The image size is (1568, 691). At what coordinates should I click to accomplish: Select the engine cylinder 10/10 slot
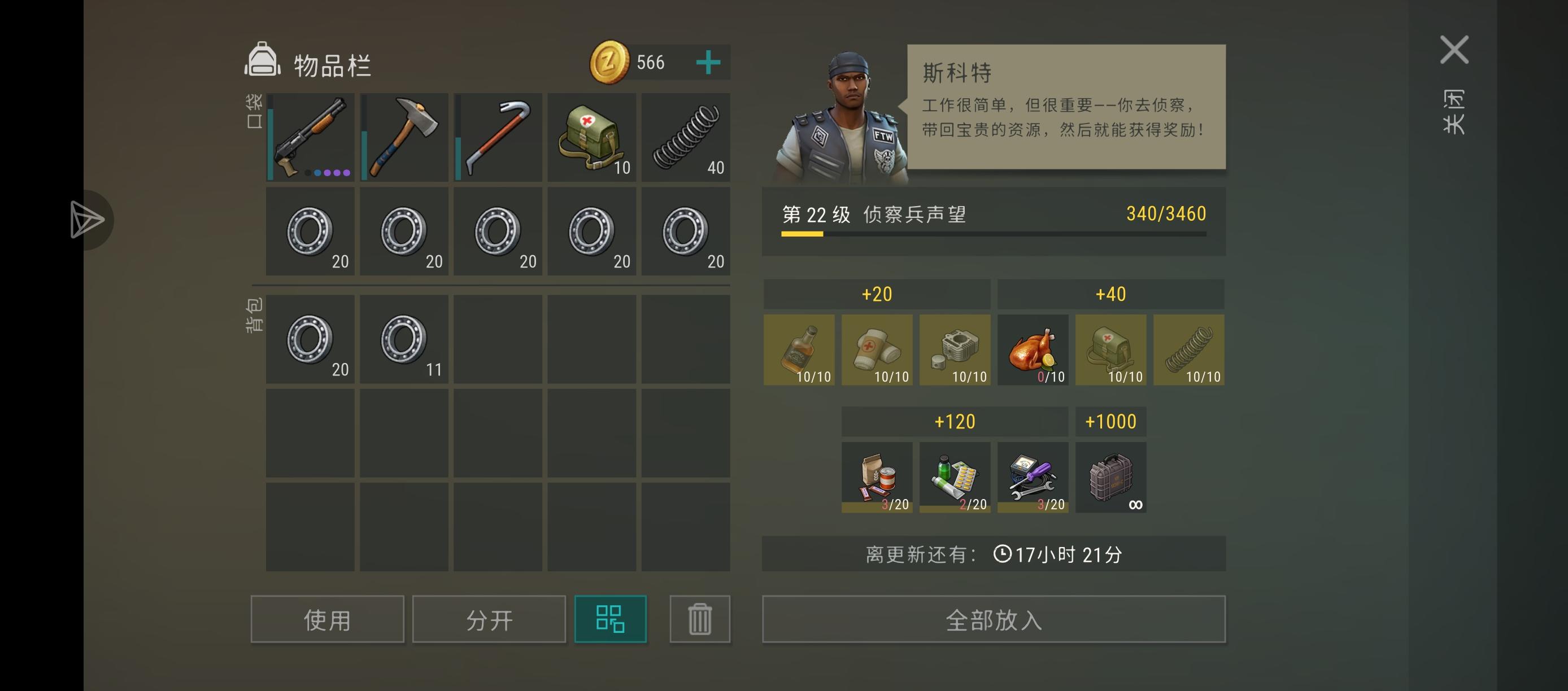click(x=955, y=350)
